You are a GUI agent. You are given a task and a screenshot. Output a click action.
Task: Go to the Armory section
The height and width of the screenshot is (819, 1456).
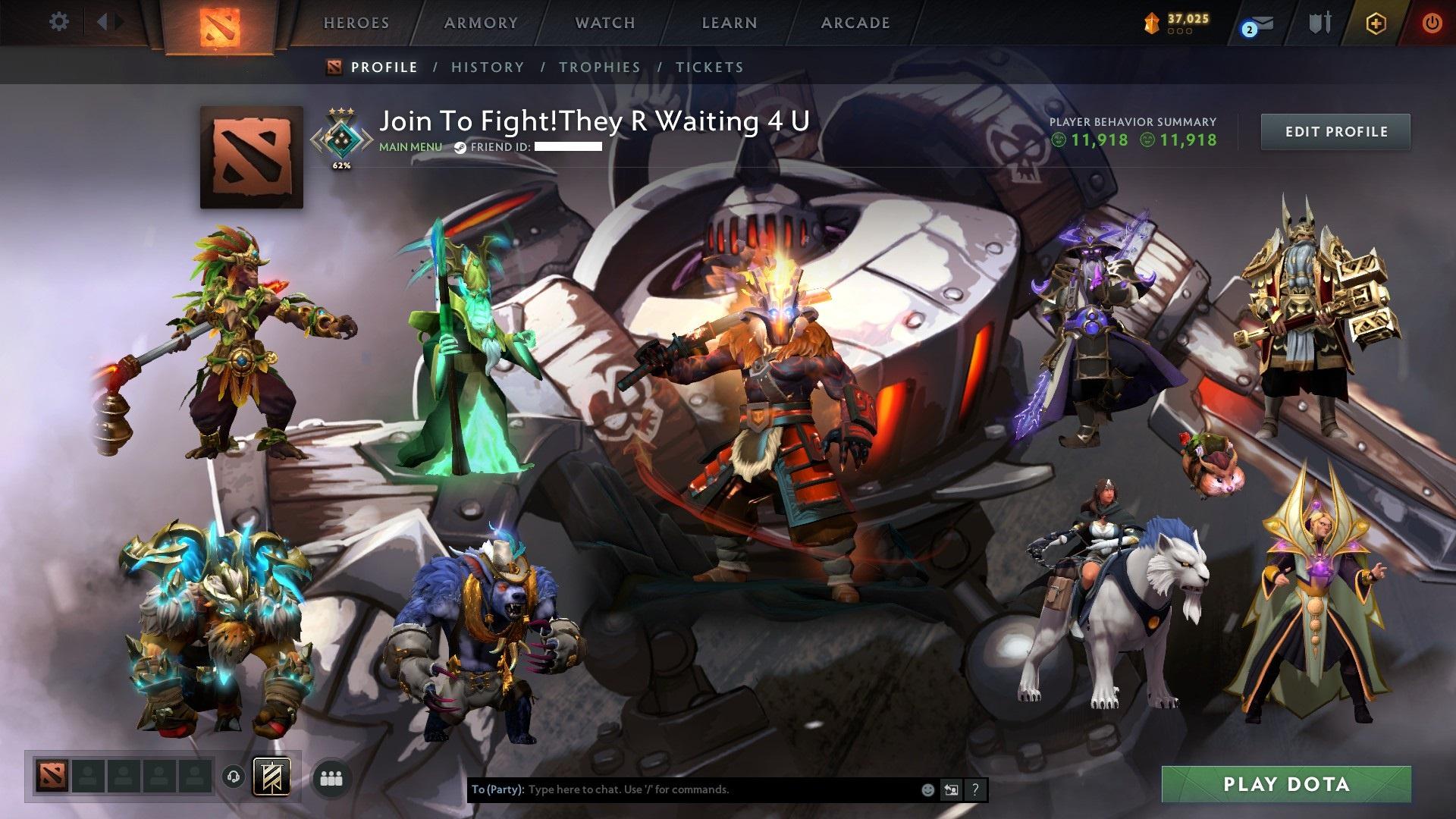pyautogui.click(x=481, y=23)
